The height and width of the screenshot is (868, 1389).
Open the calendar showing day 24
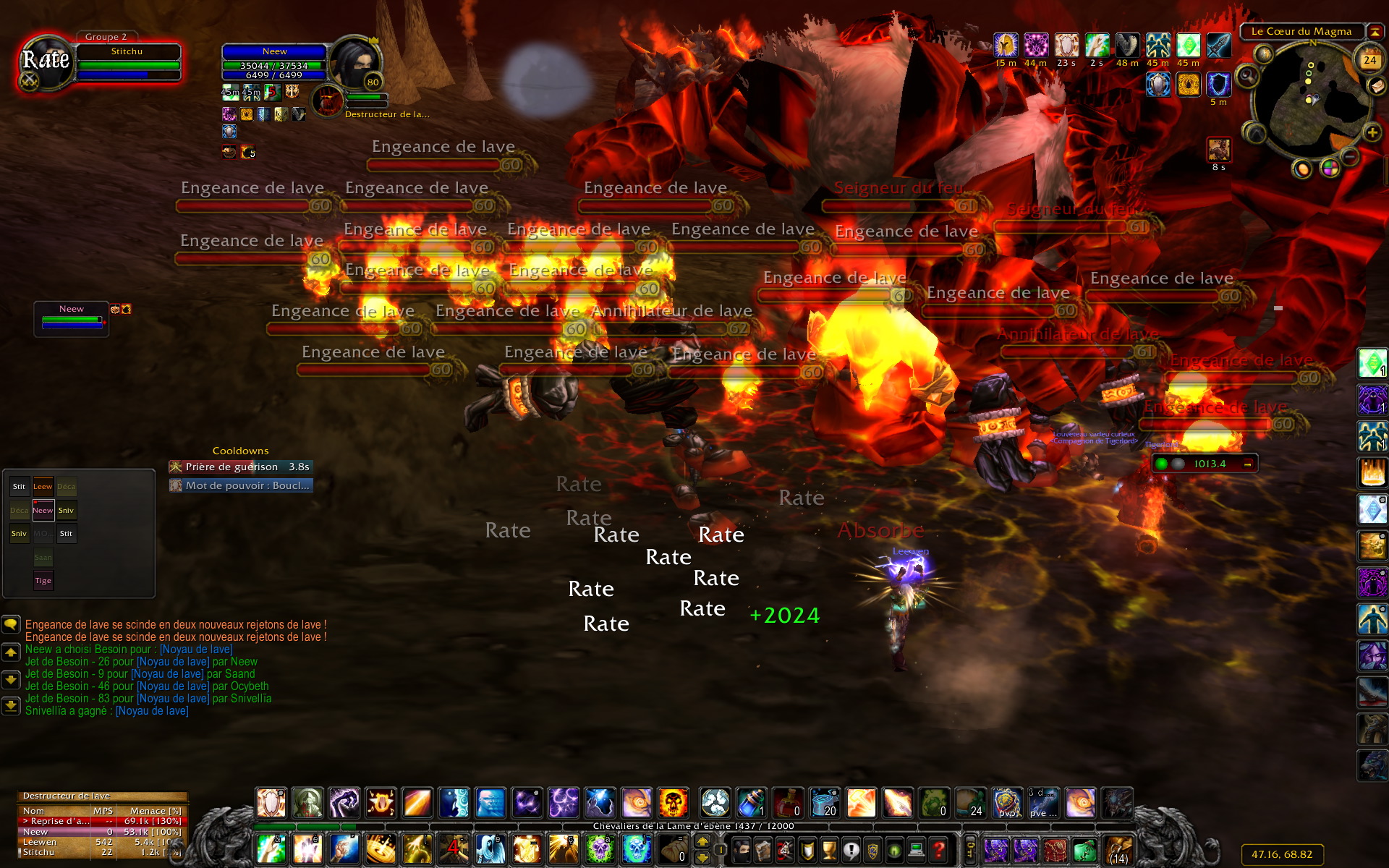point(1369,60)
